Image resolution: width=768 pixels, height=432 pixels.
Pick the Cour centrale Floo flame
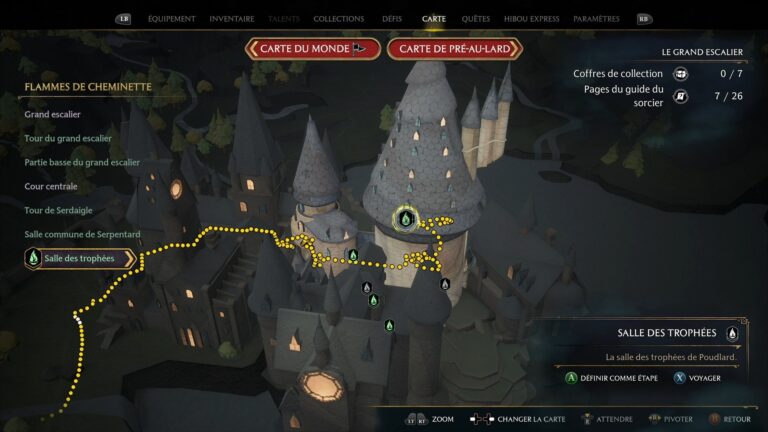pyautogui.click(x=51, y=186)
